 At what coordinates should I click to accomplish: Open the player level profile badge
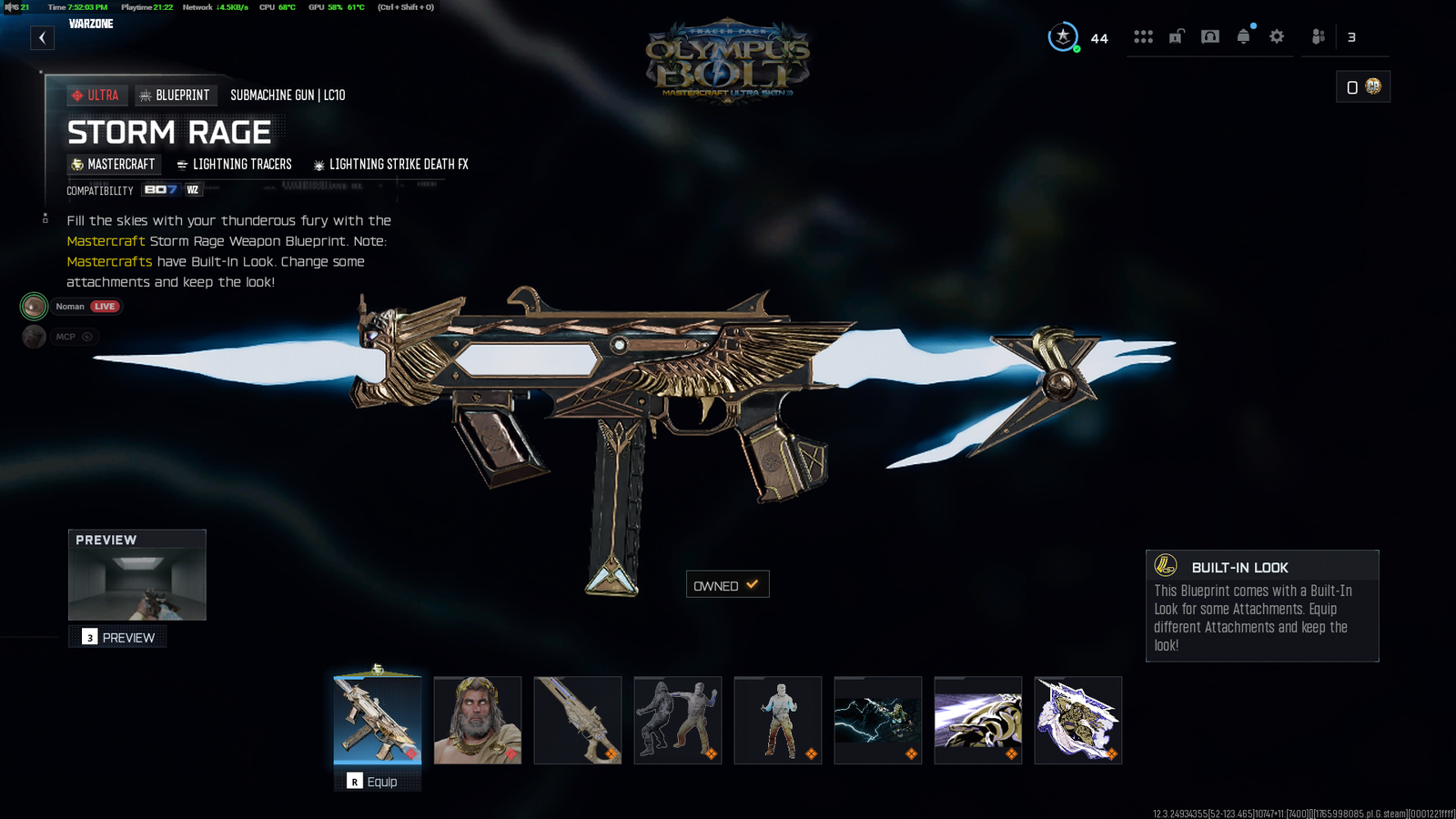point(1063,37)
